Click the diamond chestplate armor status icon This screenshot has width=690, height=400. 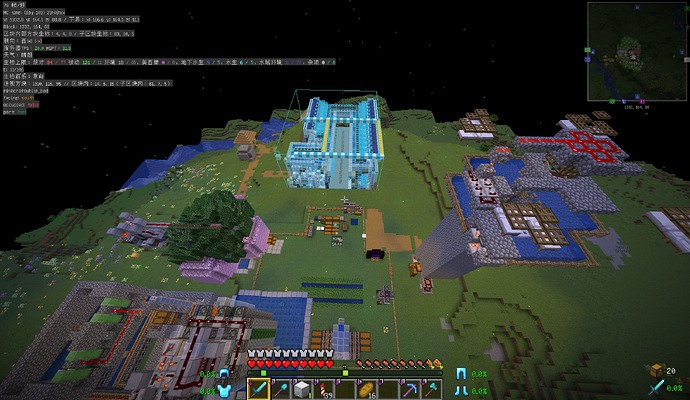point(224,390)
